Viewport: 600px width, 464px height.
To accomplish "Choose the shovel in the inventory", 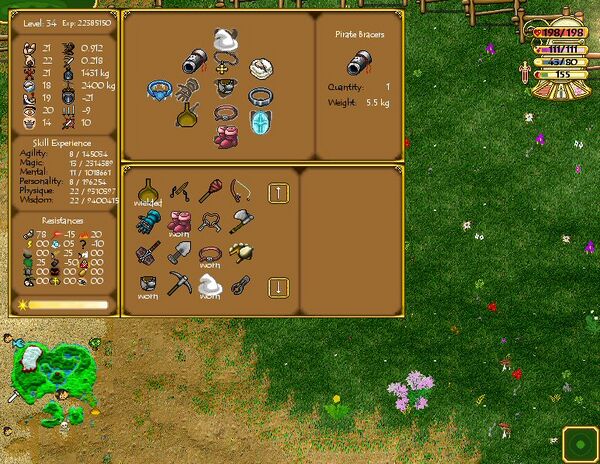I will tap(180, 253).
